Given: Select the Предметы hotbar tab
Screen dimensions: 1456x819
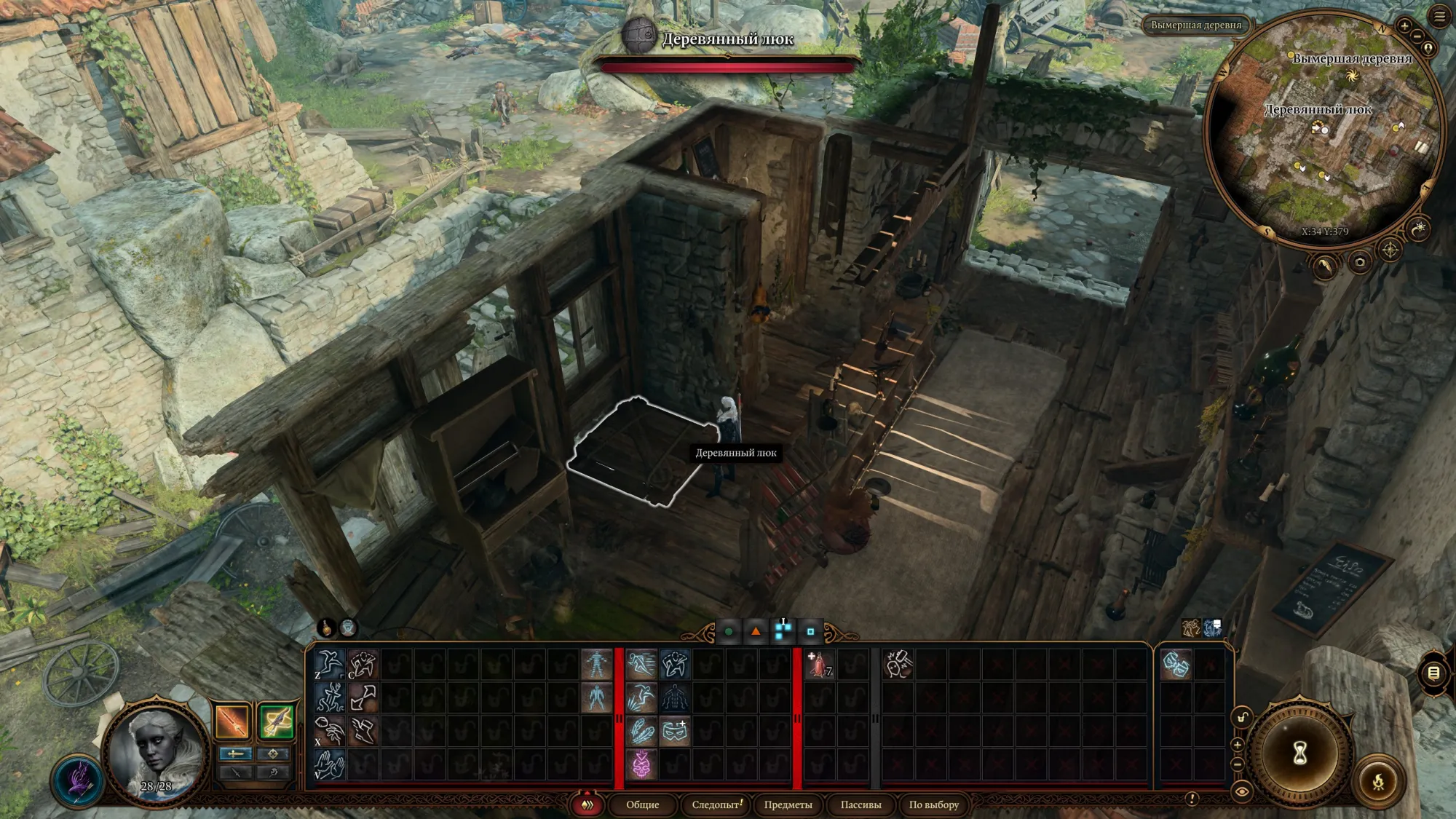Looking at the screenshot, I should pyautogui.click(x=788, y=804).
